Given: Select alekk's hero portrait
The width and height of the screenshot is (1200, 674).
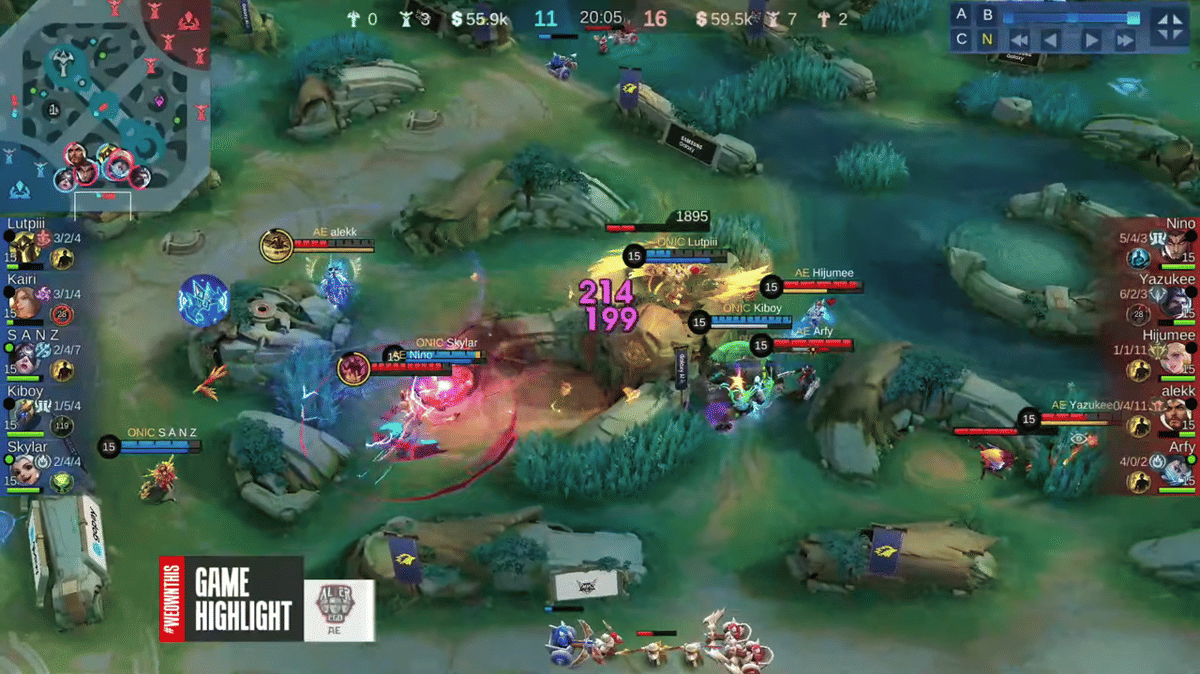Looking at the screenshot, I should (x=1177, y=413).
